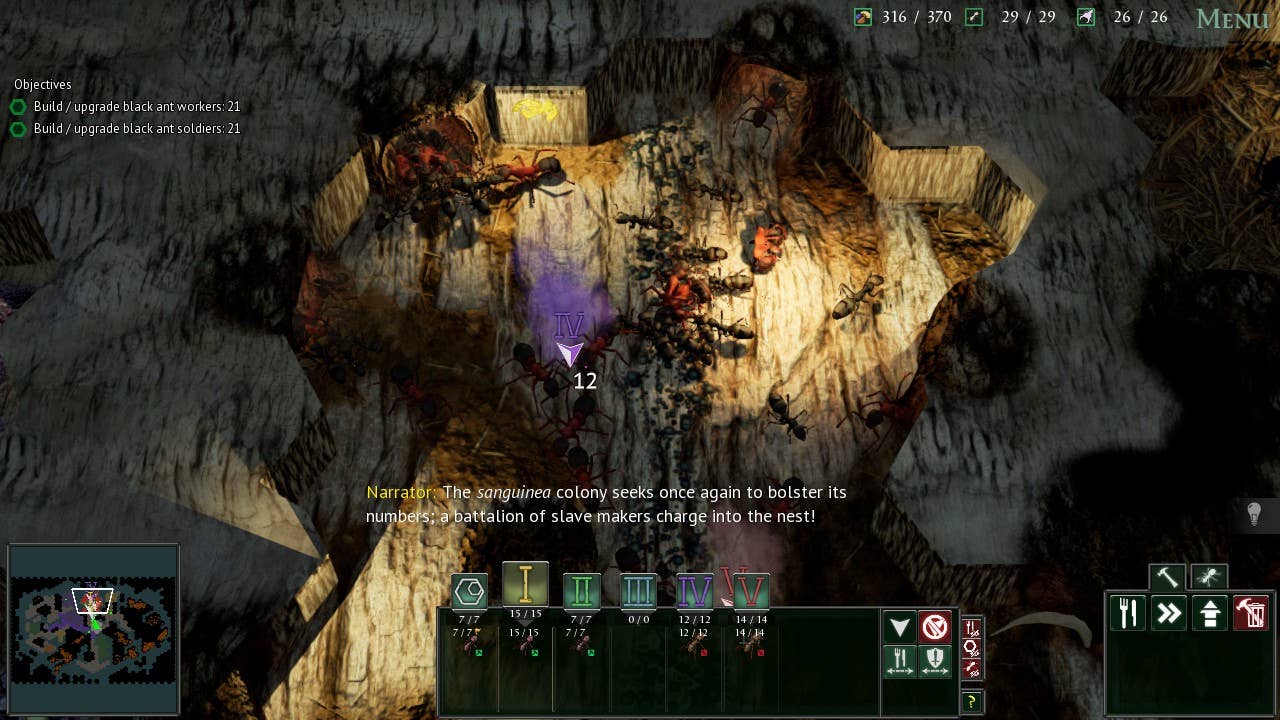Viewport: 1280px width, 720px height.
Task: Click the minimap nest overview
Action: click(x=93, y=629)
